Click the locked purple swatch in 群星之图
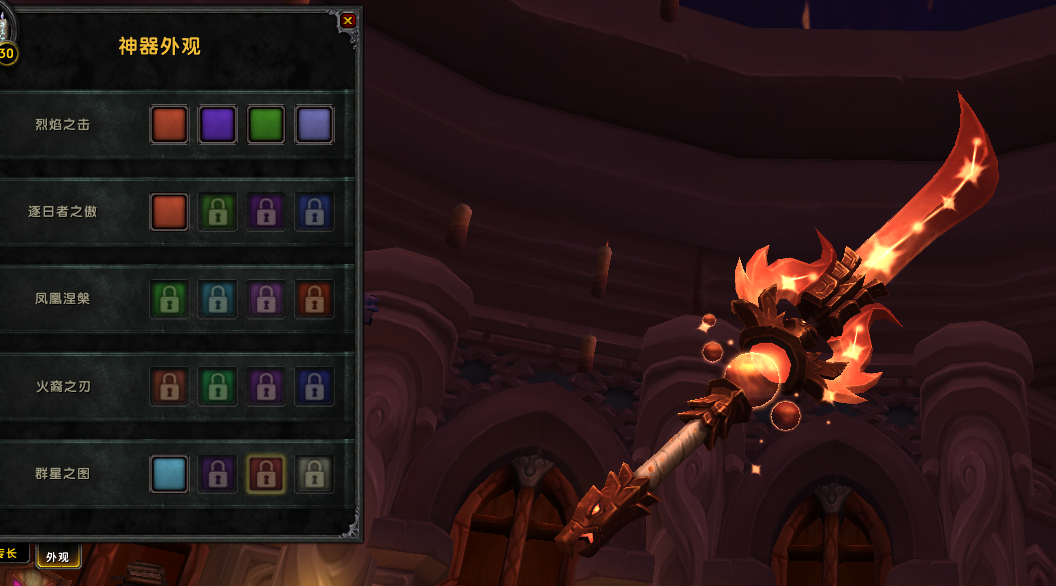Screen dimensions: 1056x586 (218, 473)
